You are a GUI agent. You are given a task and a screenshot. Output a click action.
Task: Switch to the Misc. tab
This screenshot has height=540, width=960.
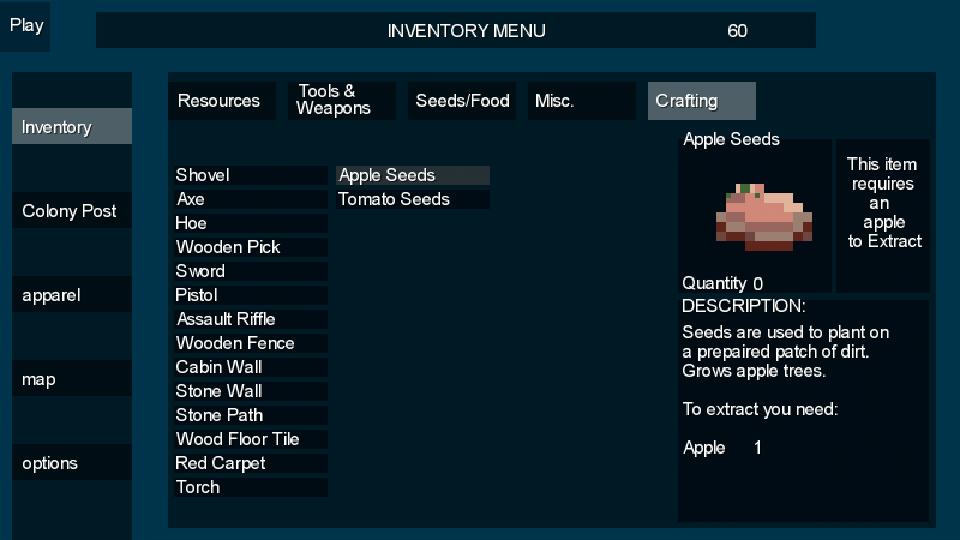point(581,101)
